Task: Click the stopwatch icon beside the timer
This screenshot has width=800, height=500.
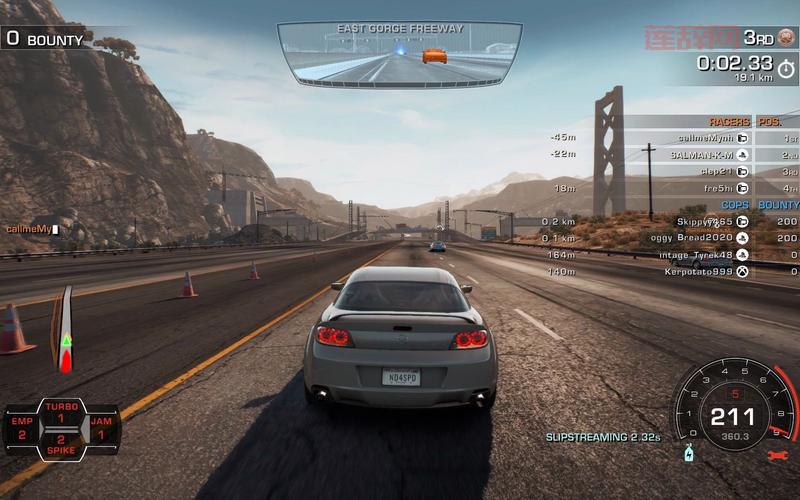Action: click(786, 68)
